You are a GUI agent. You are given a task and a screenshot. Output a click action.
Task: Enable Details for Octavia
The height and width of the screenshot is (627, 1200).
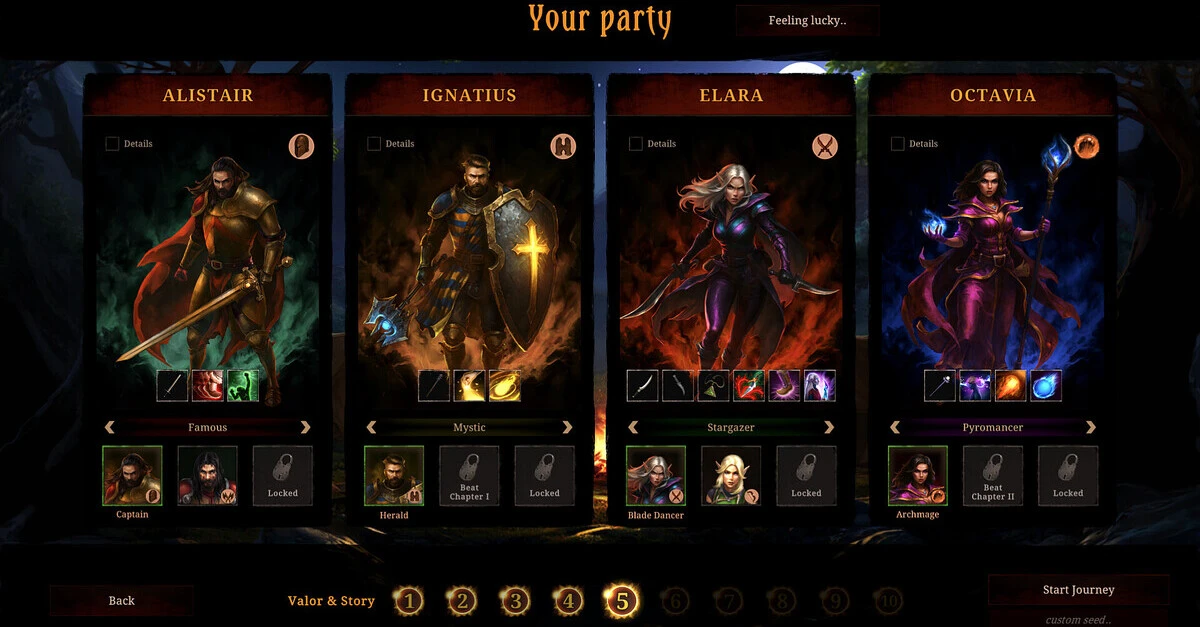click(898, 144)
